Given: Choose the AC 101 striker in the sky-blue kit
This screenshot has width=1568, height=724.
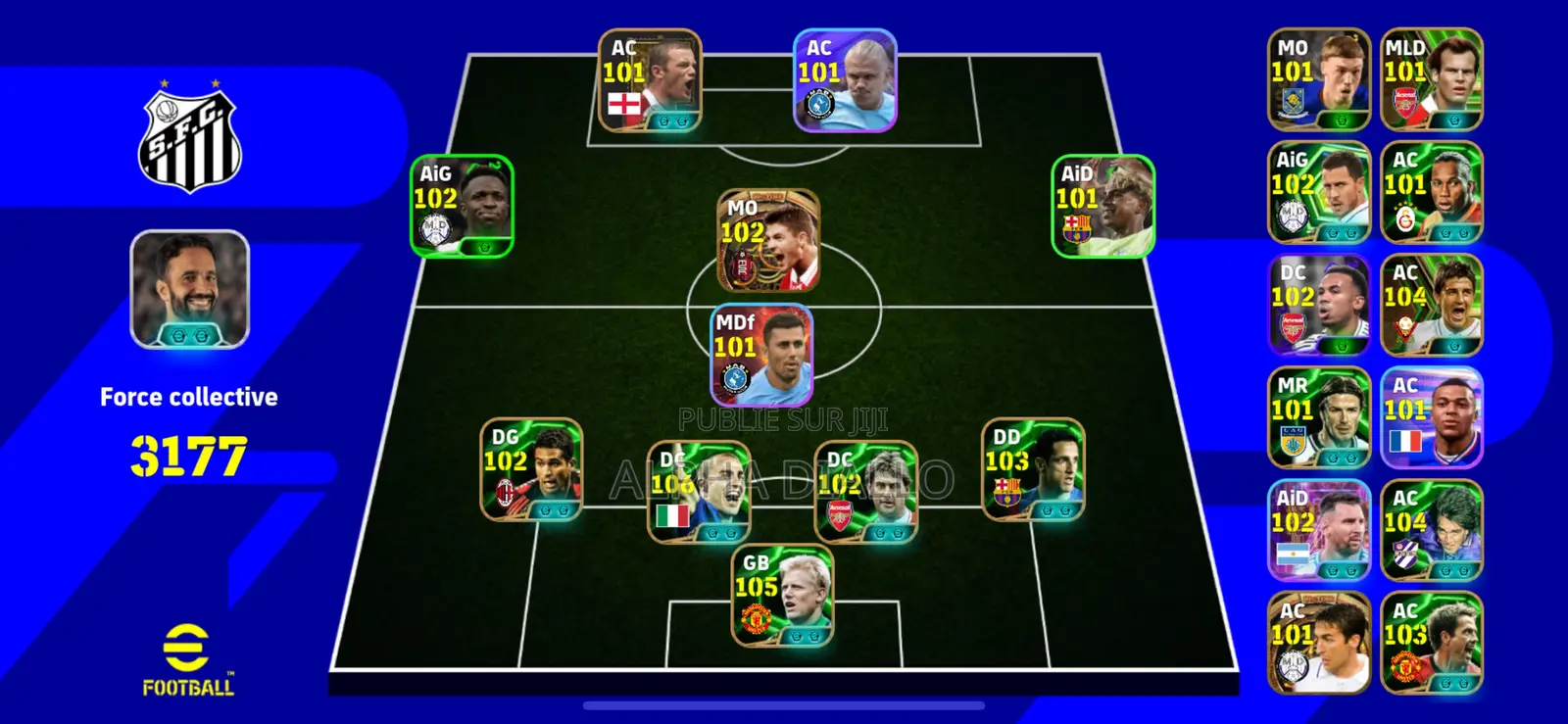Looking at the screenshot, I should (x=845, y=80).
